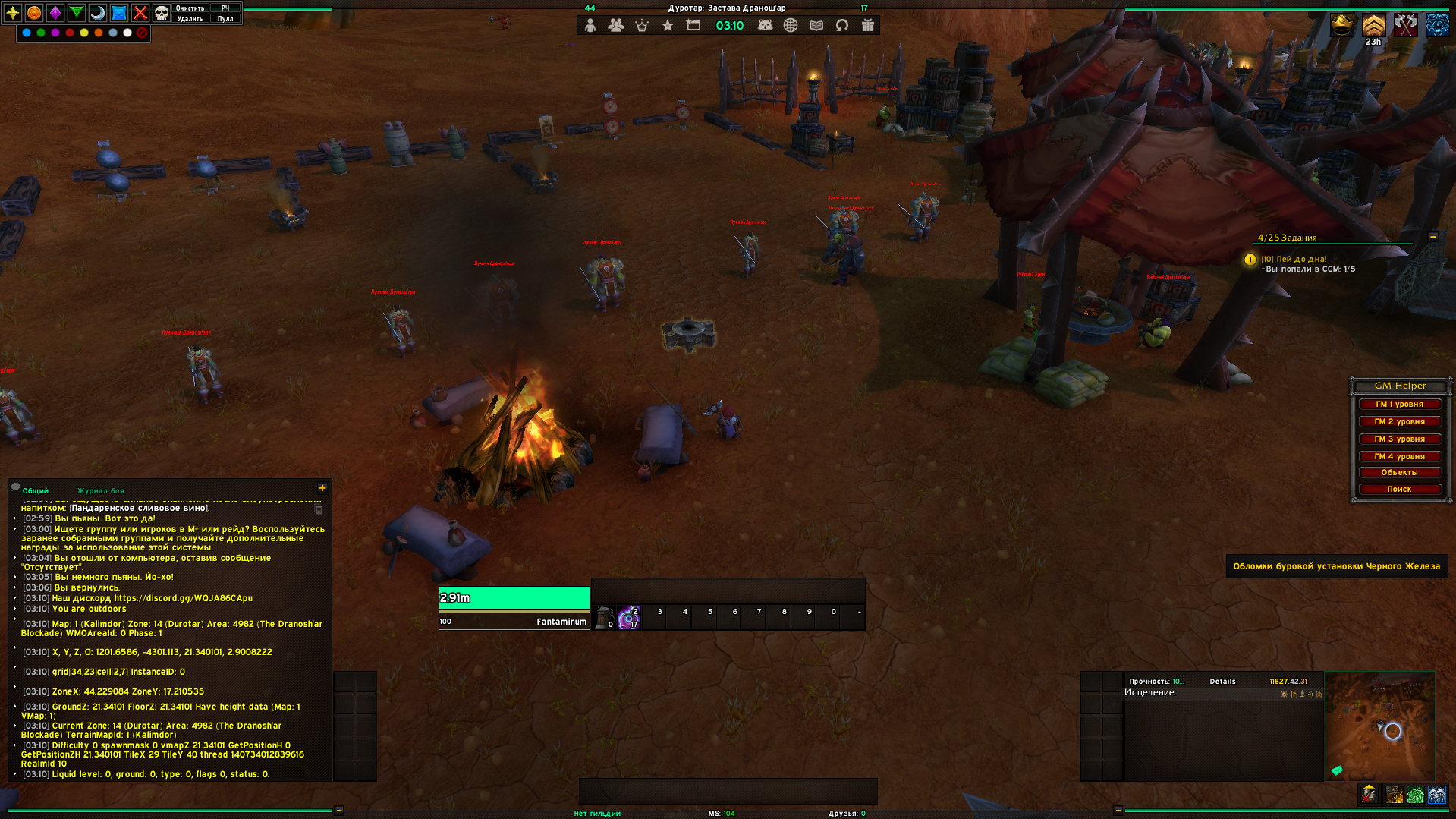
Task: Open the Discord invite link in chat
Action: coord(183,598)
